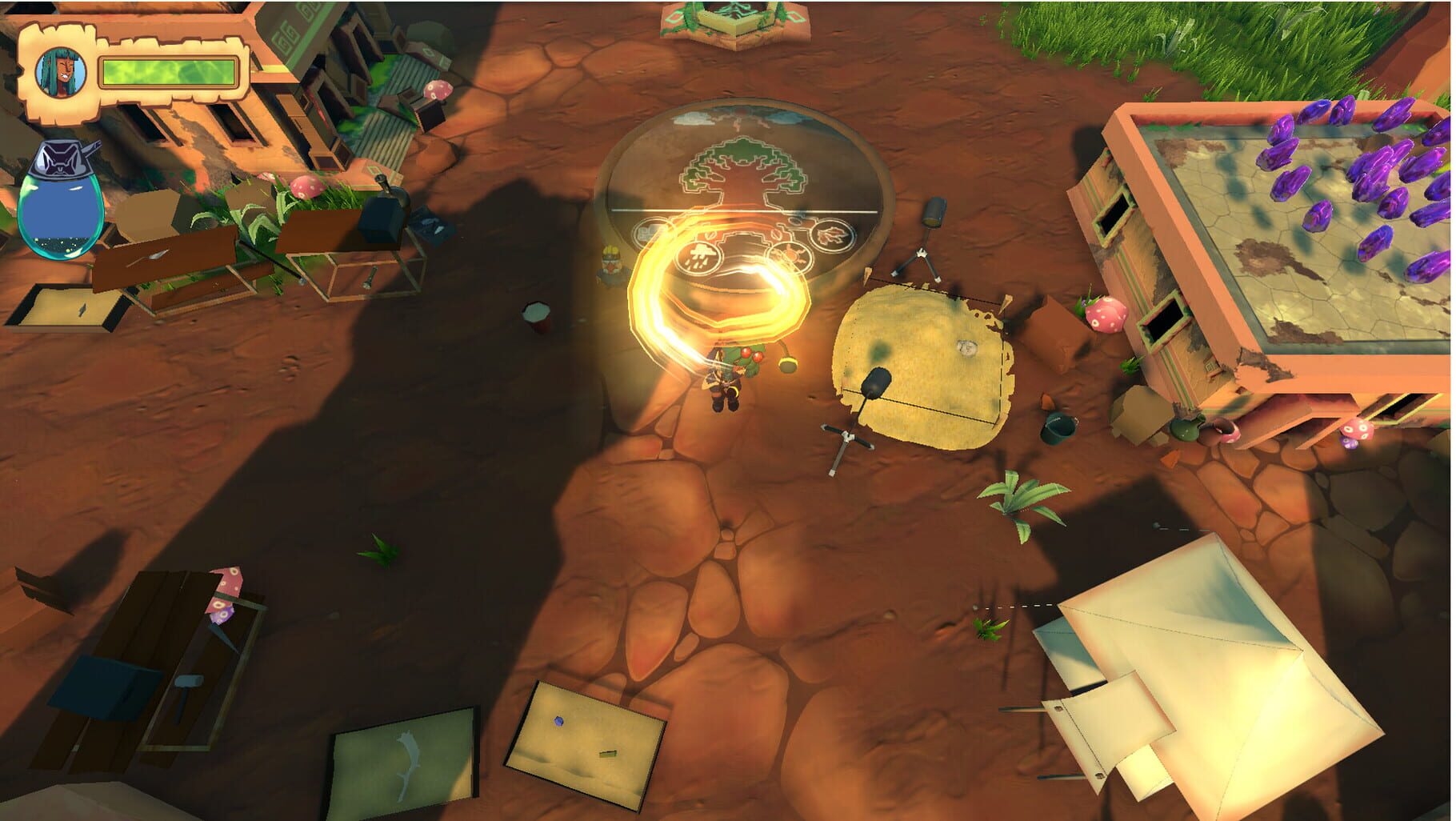Select the stone blocks symbol on the pedestal
1456x821 pixels.
[649, 230]
